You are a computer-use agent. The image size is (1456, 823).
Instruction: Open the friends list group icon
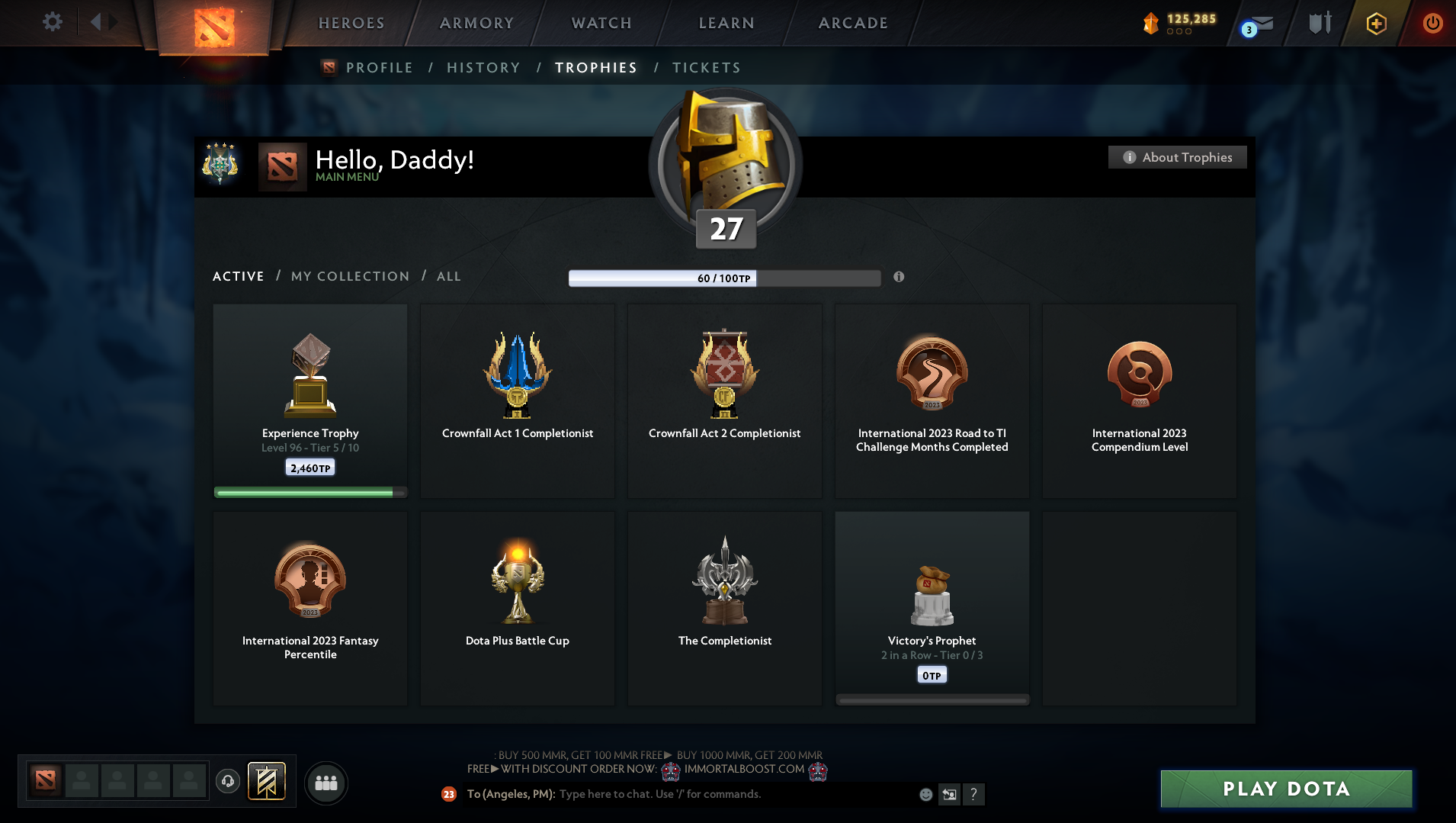(326, 782)
